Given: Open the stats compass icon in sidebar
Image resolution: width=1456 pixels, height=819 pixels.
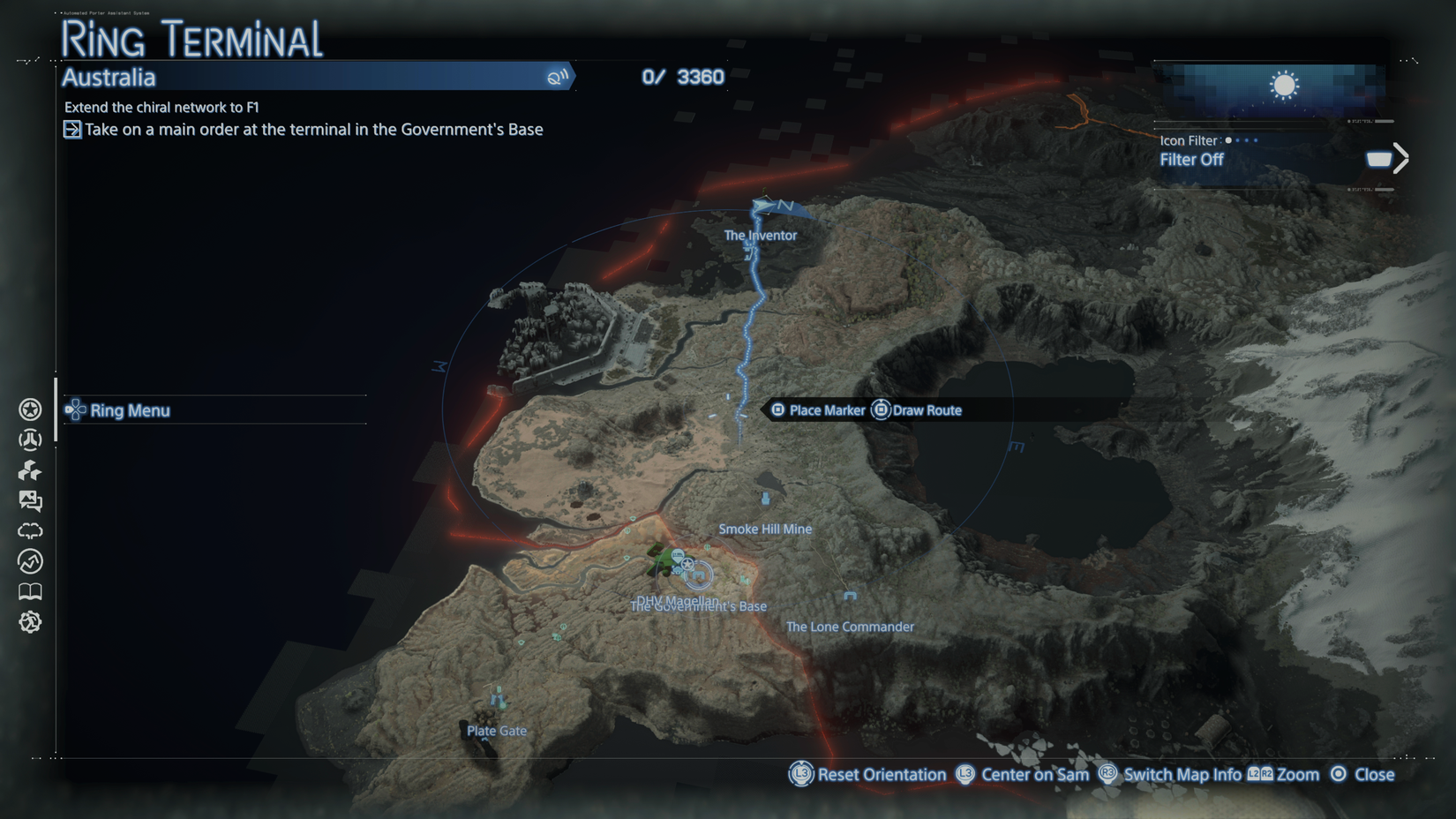Looking at the screenshot, I should [x=30, y=561].
